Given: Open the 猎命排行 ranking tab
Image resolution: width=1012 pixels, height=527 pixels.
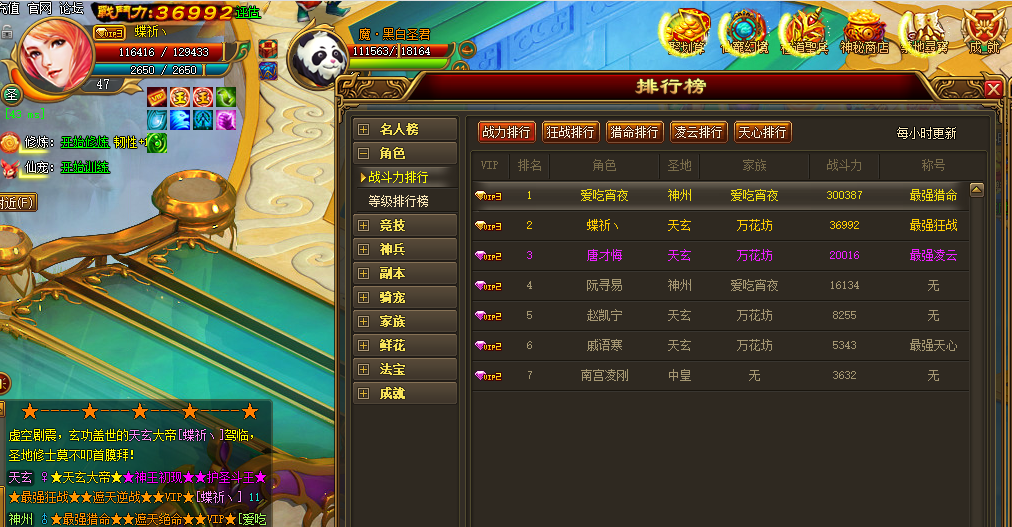Looking at the screenshot, I should click(634, 132).
